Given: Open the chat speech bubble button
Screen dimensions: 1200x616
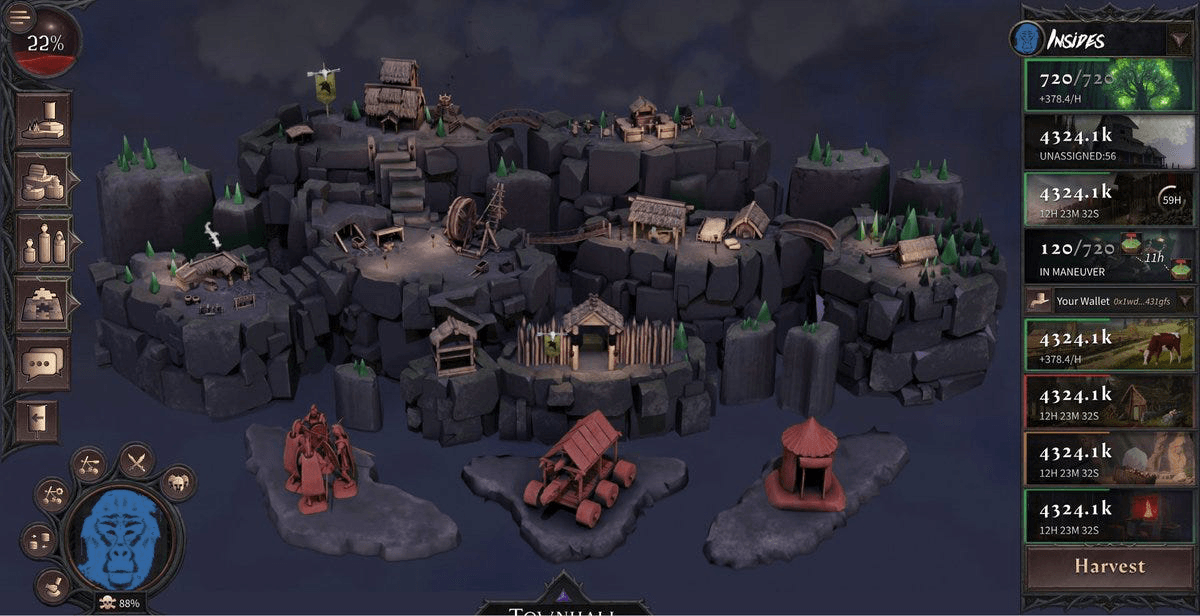Looking at the screenshot, I should click(43, 364).
